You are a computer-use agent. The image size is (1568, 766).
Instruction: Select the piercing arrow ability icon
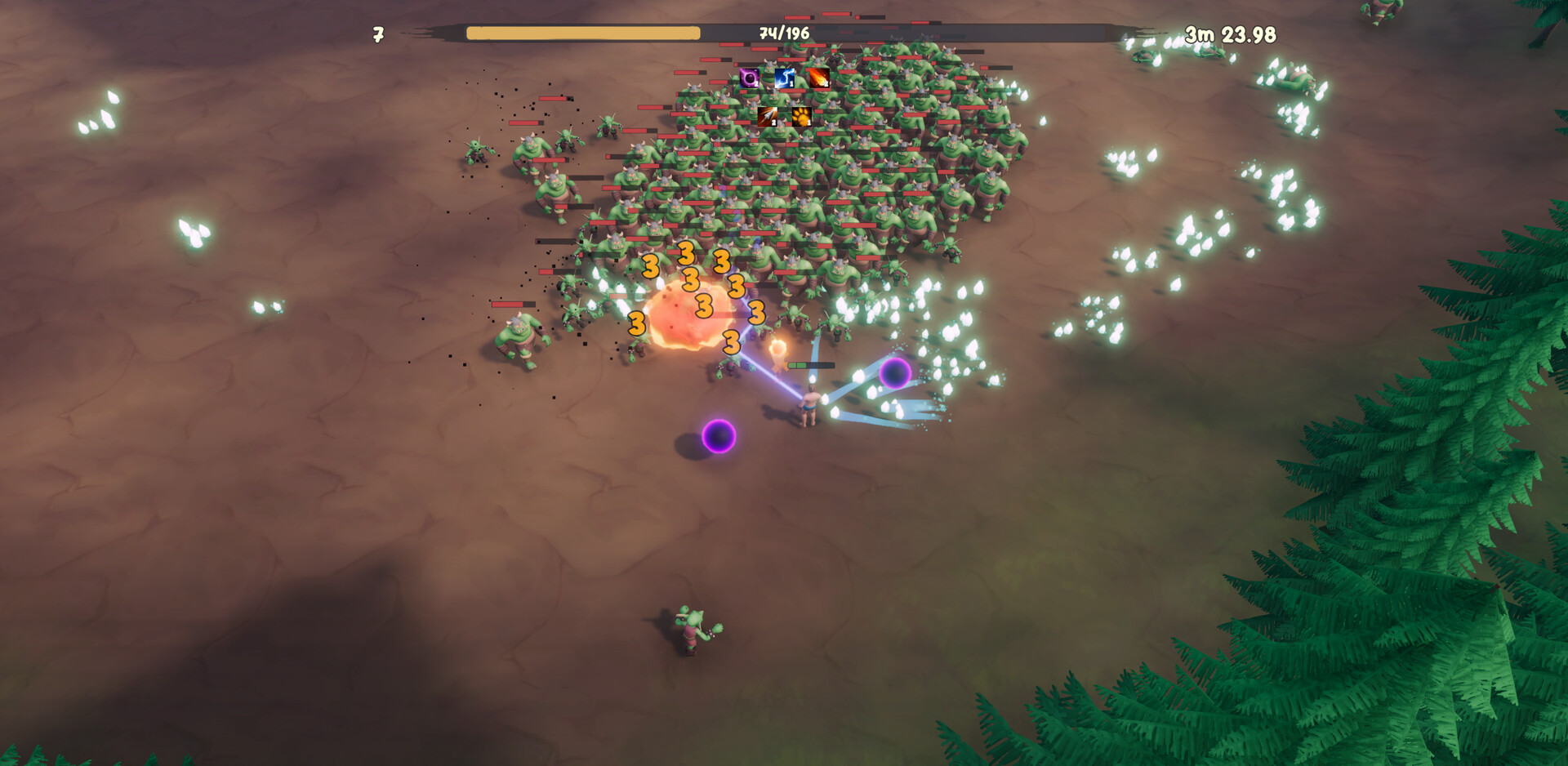767,116
